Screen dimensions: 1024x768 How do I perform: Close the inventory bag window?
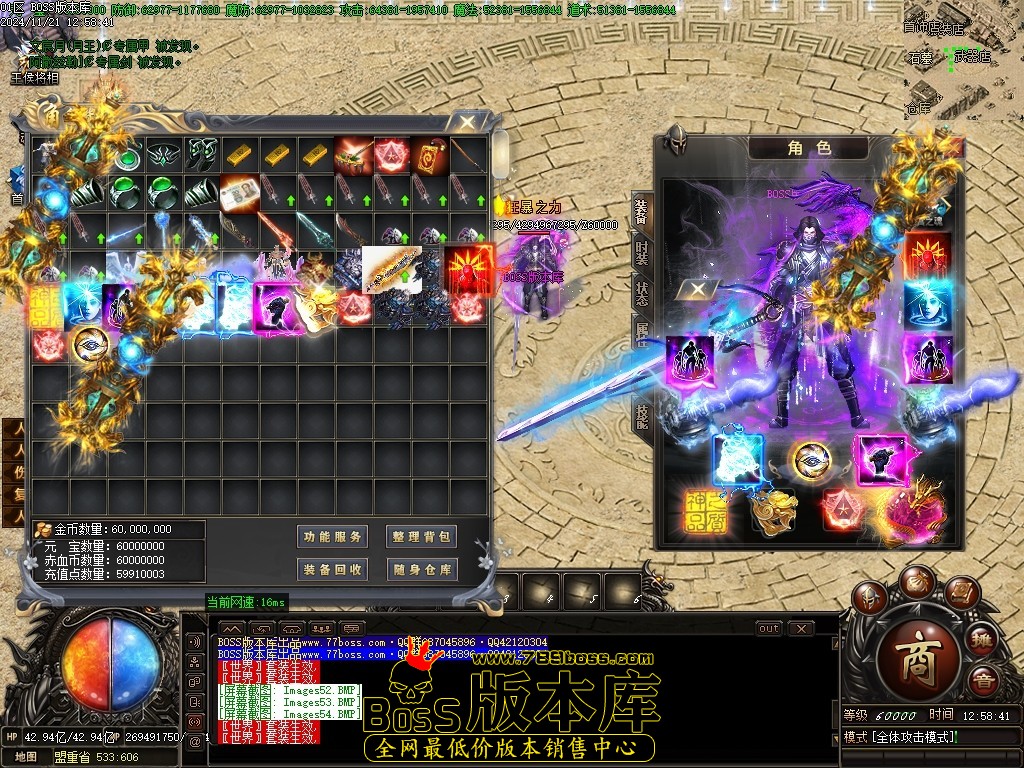(466, 123)
